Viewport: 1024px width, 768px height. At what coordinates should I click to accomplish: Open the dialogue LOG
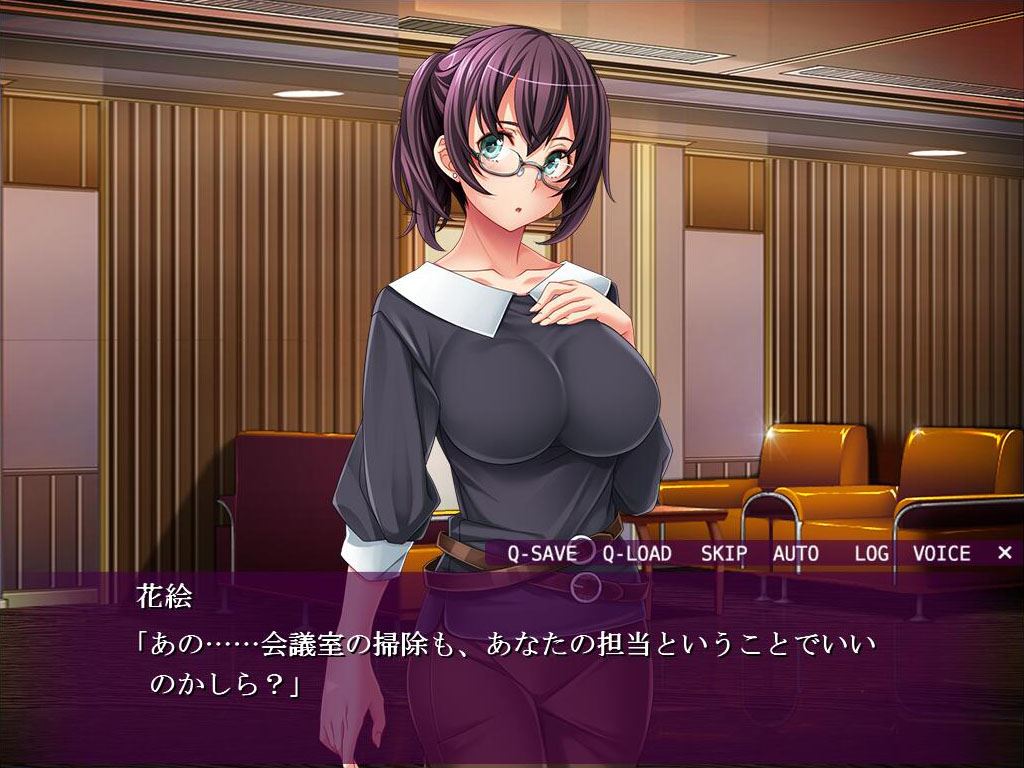tap(872, 553)
